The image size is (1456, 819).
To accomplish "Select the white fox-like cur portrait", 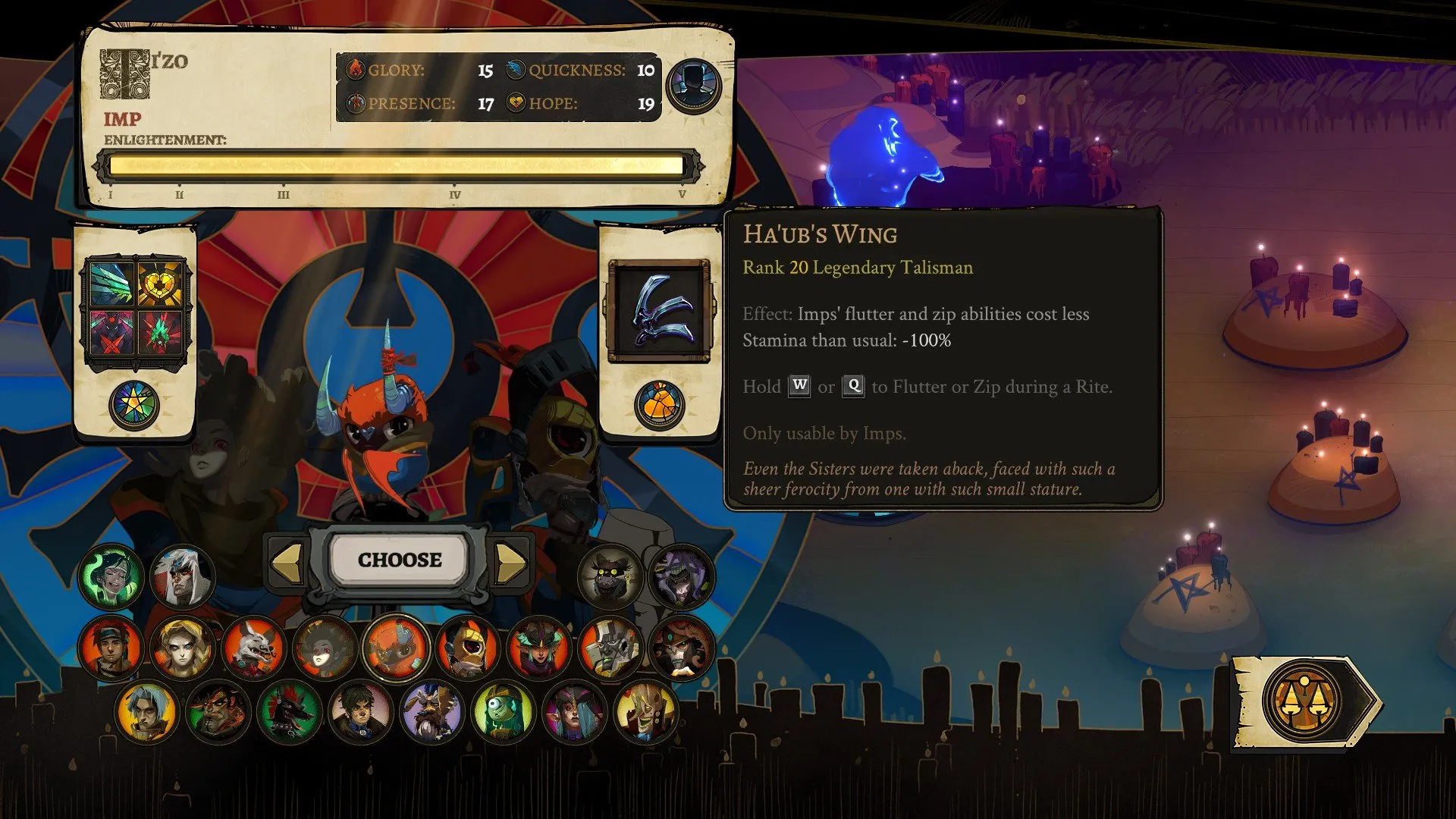I will point(253,648).
